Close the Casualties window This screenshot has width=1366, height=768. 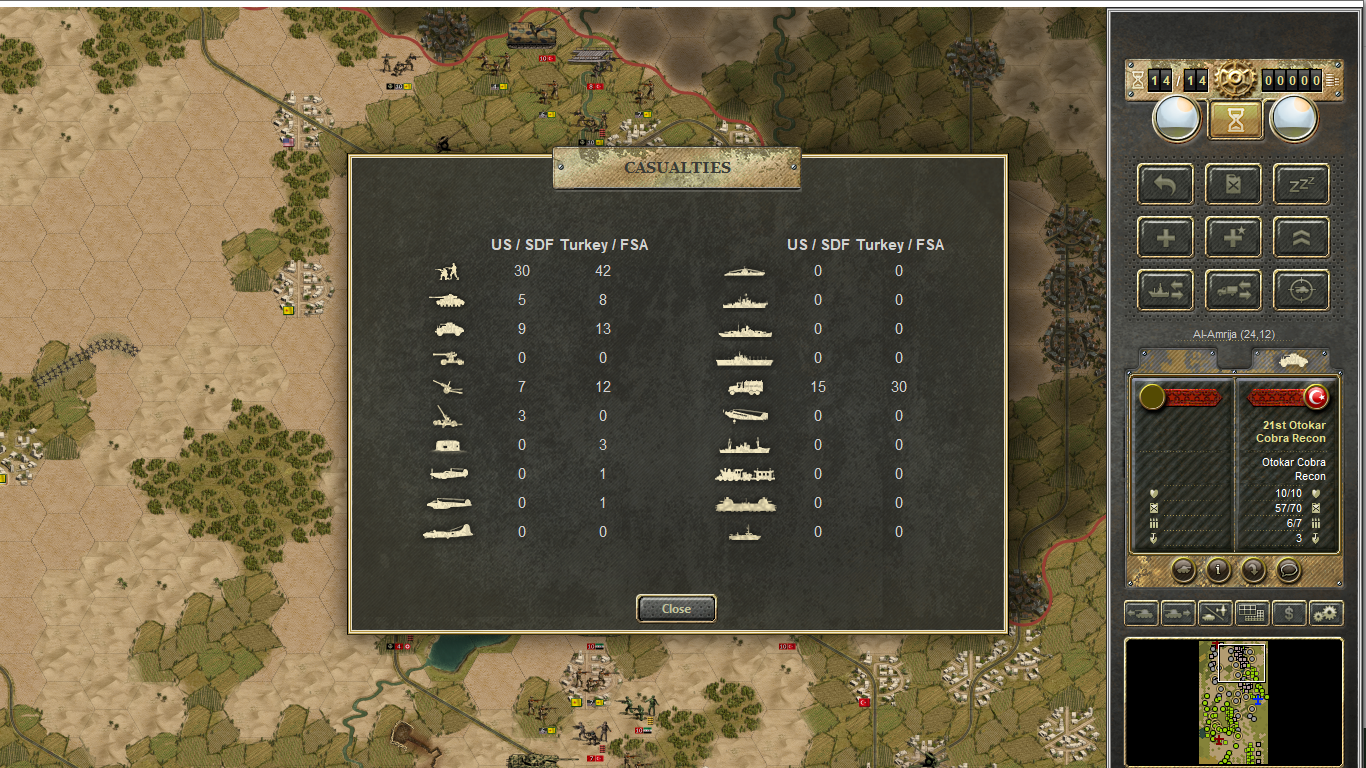point(676,608)
